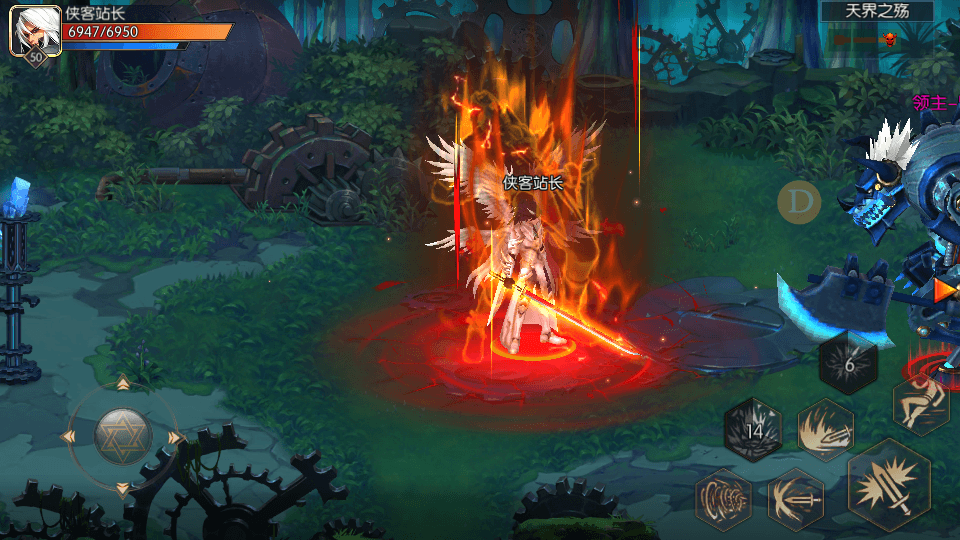Cast the crescent sword thrust skill

click(x=796, y=497)
